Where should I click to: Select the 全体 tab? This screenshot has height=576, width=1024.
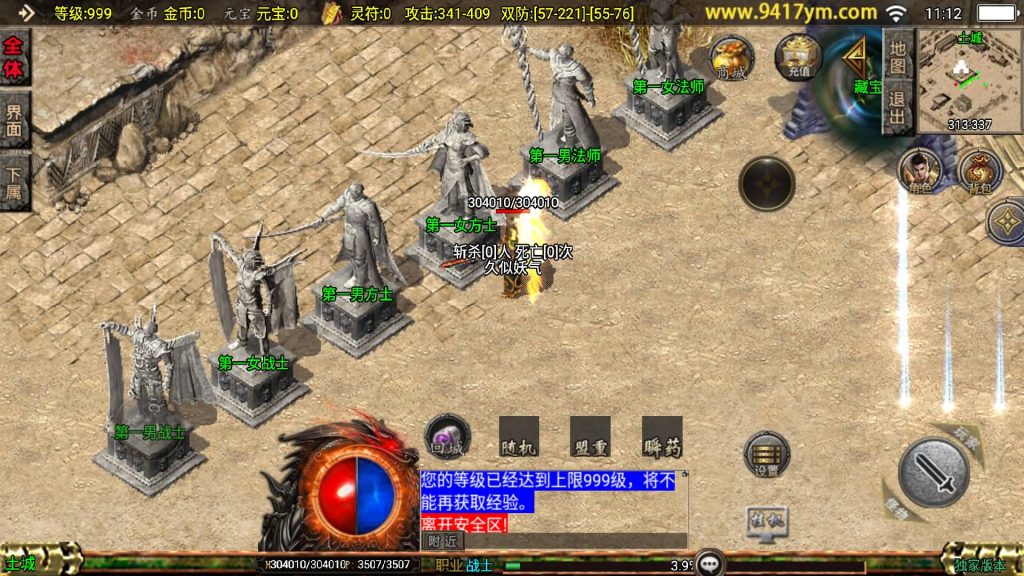pyautogui.click(x=15, y=59)
